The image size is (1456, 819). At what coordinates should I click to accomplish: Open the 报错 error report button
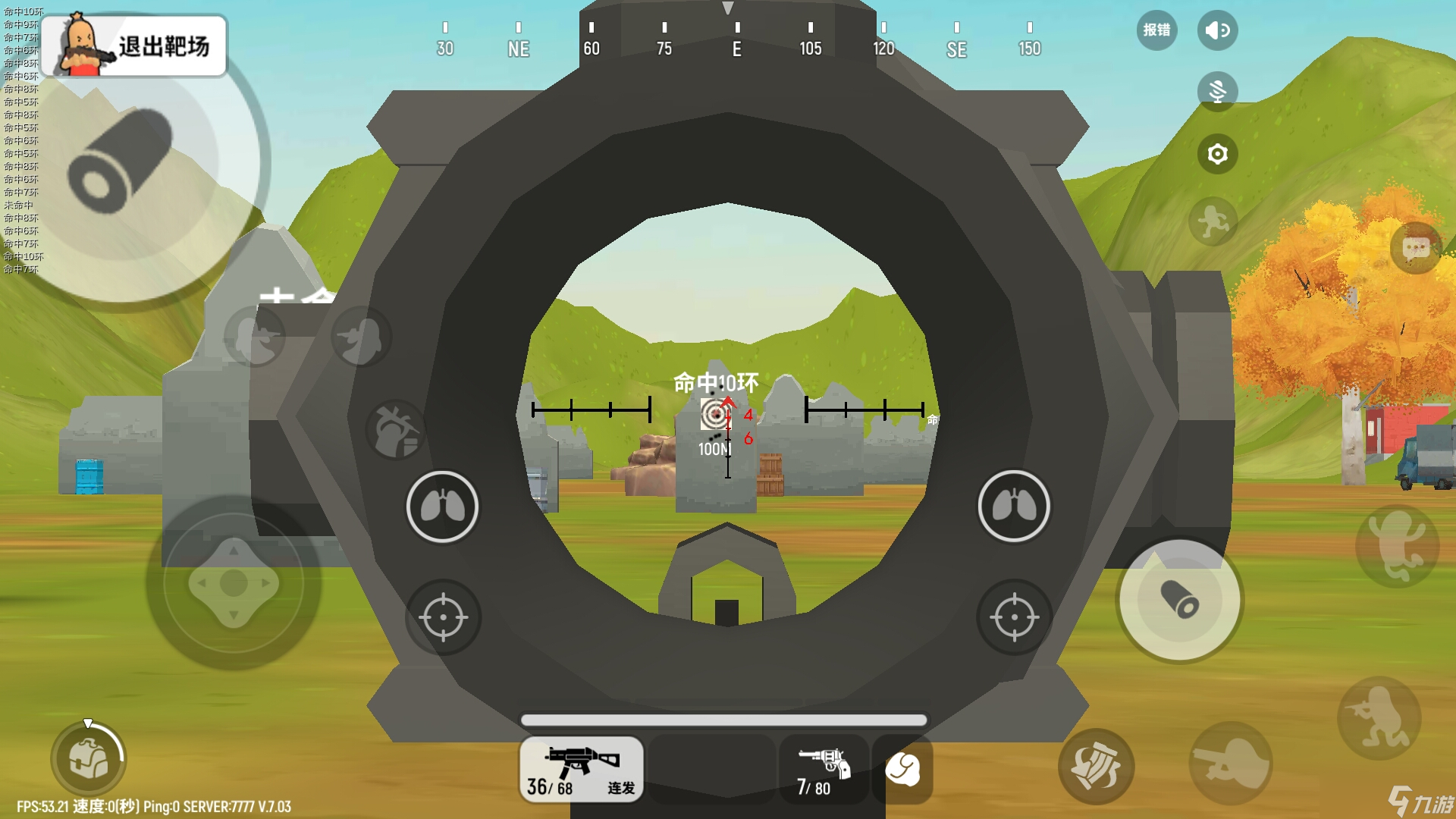(1156, 30)
